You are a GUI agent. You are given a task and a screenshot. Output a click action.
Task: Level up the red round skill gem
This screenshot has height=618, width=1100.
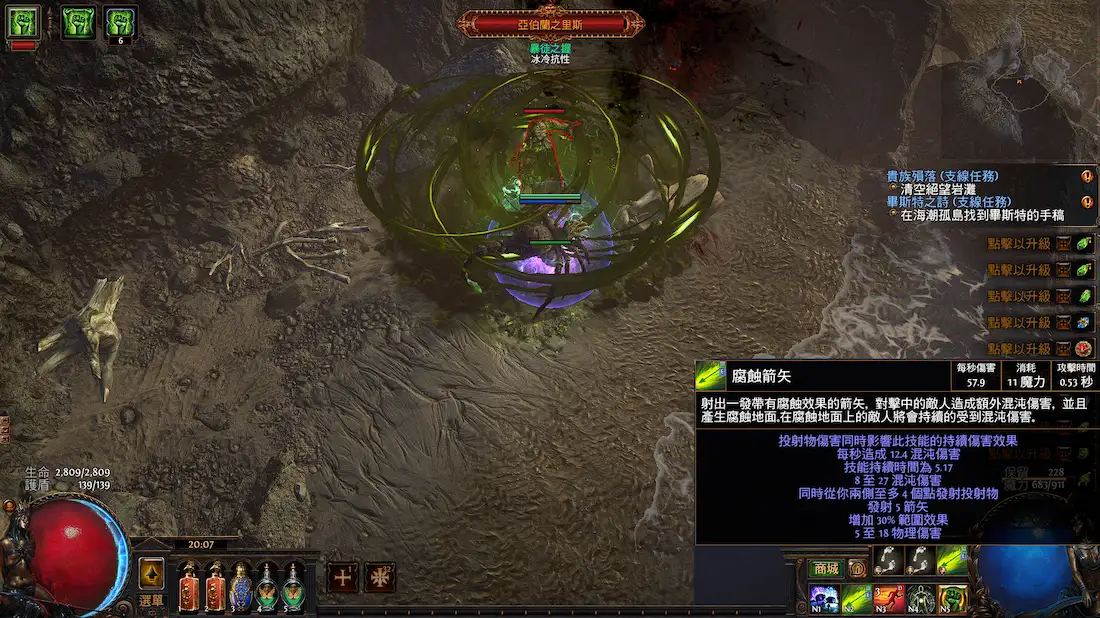(1085, 348)
